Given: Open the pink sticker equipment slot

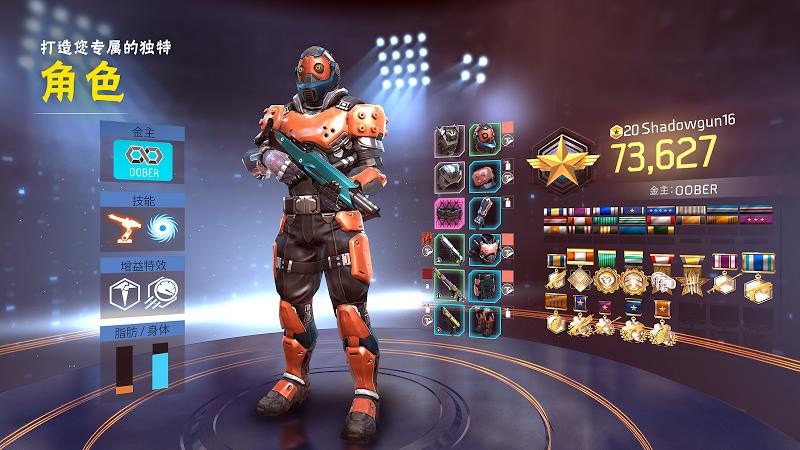Looking at the screenshot, I should pos(450,214).
